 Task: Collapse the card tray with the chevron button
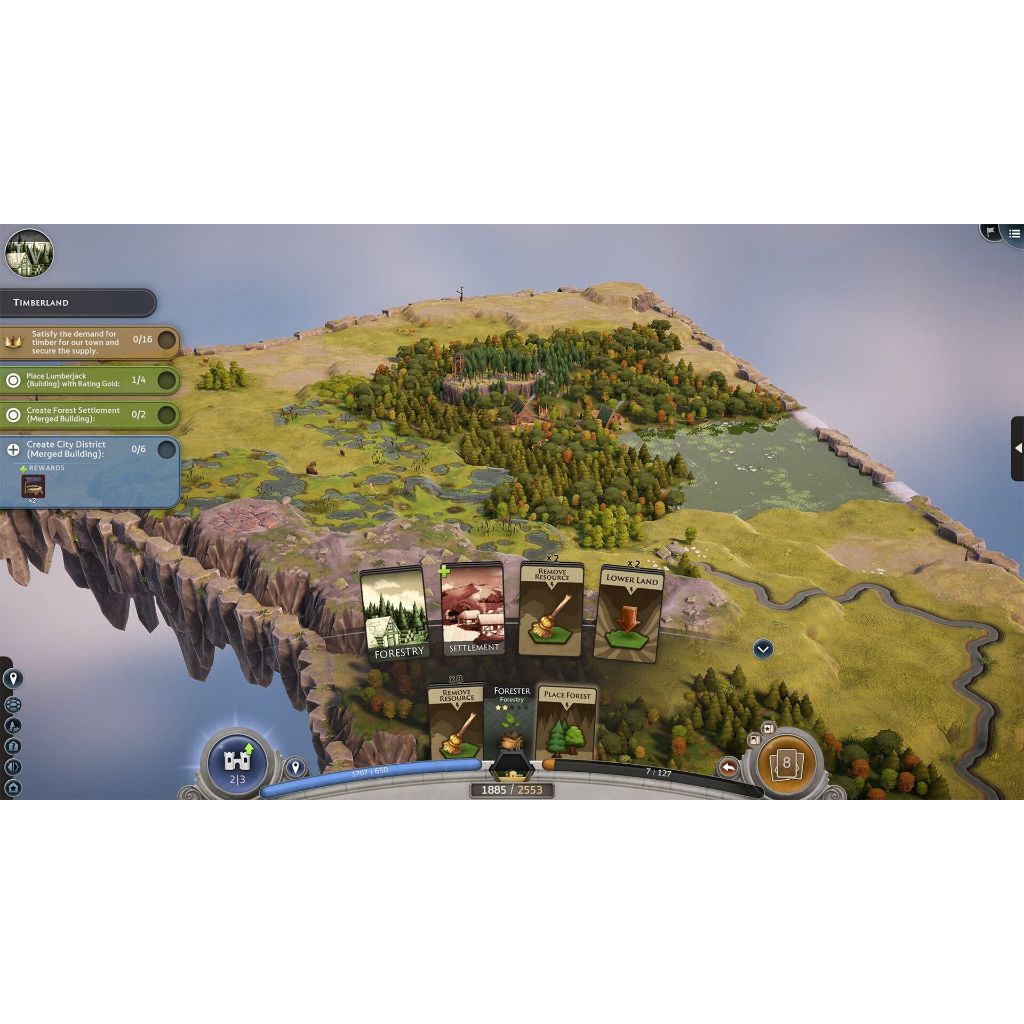pos(763,649)
